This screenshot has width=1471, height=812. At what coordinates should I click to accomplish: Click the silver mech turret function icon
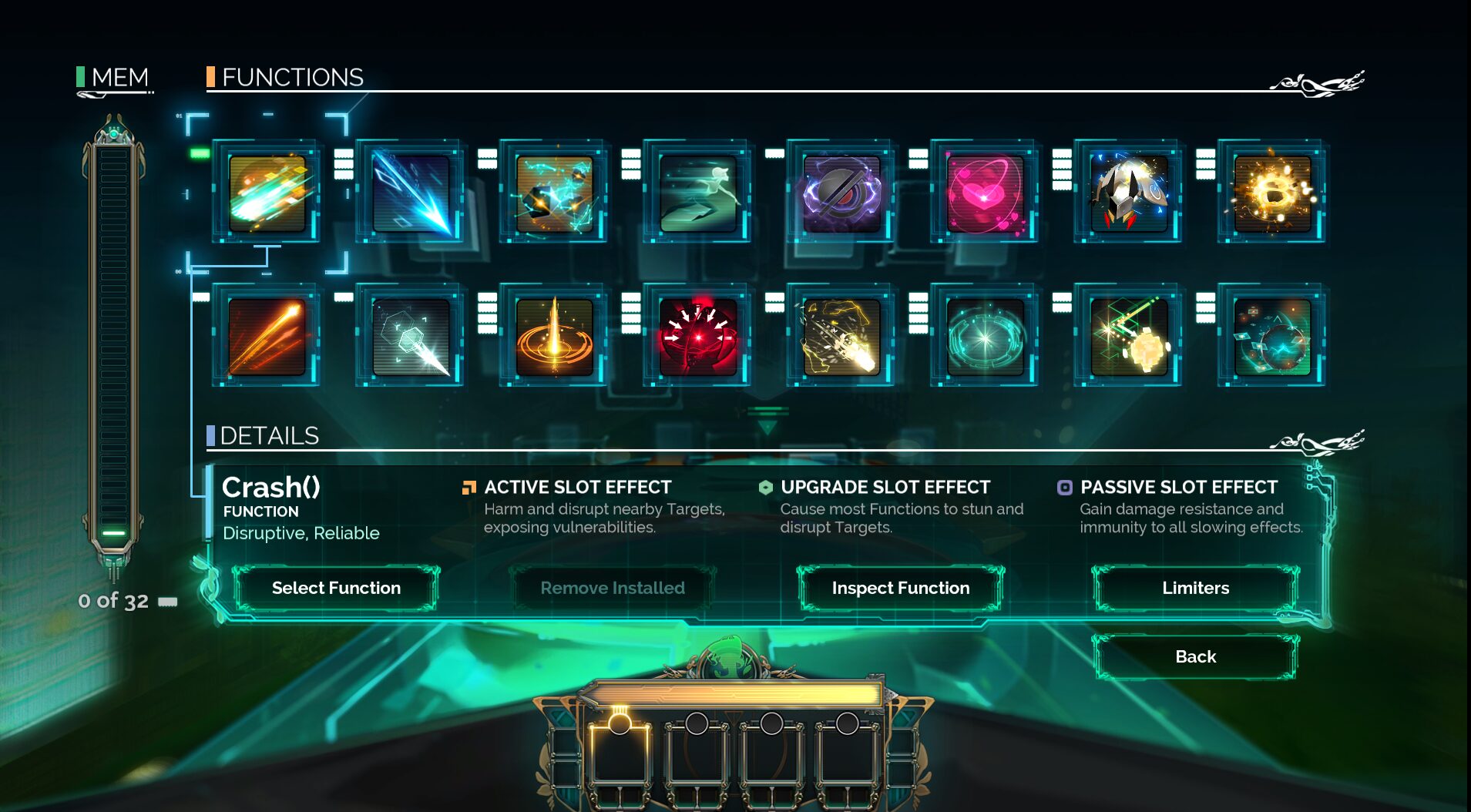[1129, 190]
